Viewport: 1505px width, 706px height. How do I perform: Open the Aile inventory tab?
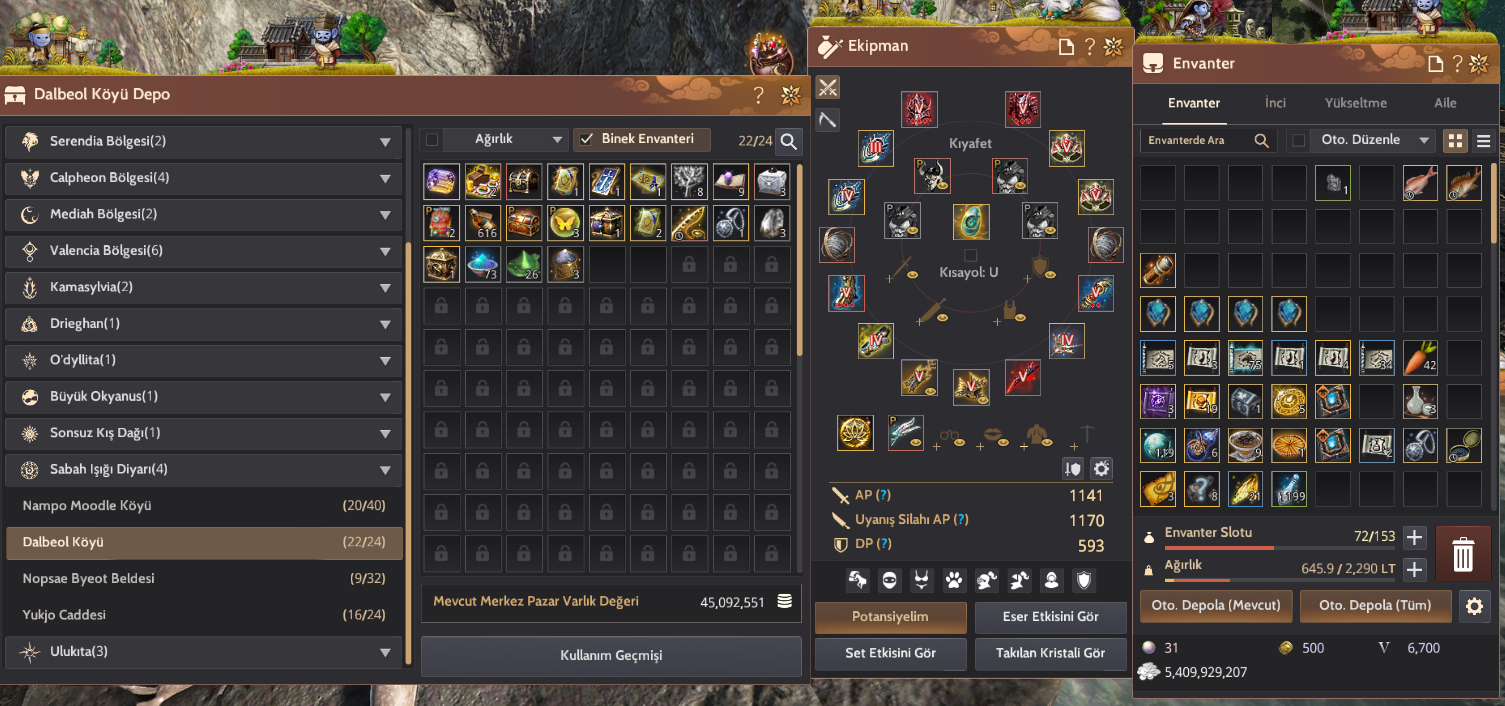[x=1445, y=103]
